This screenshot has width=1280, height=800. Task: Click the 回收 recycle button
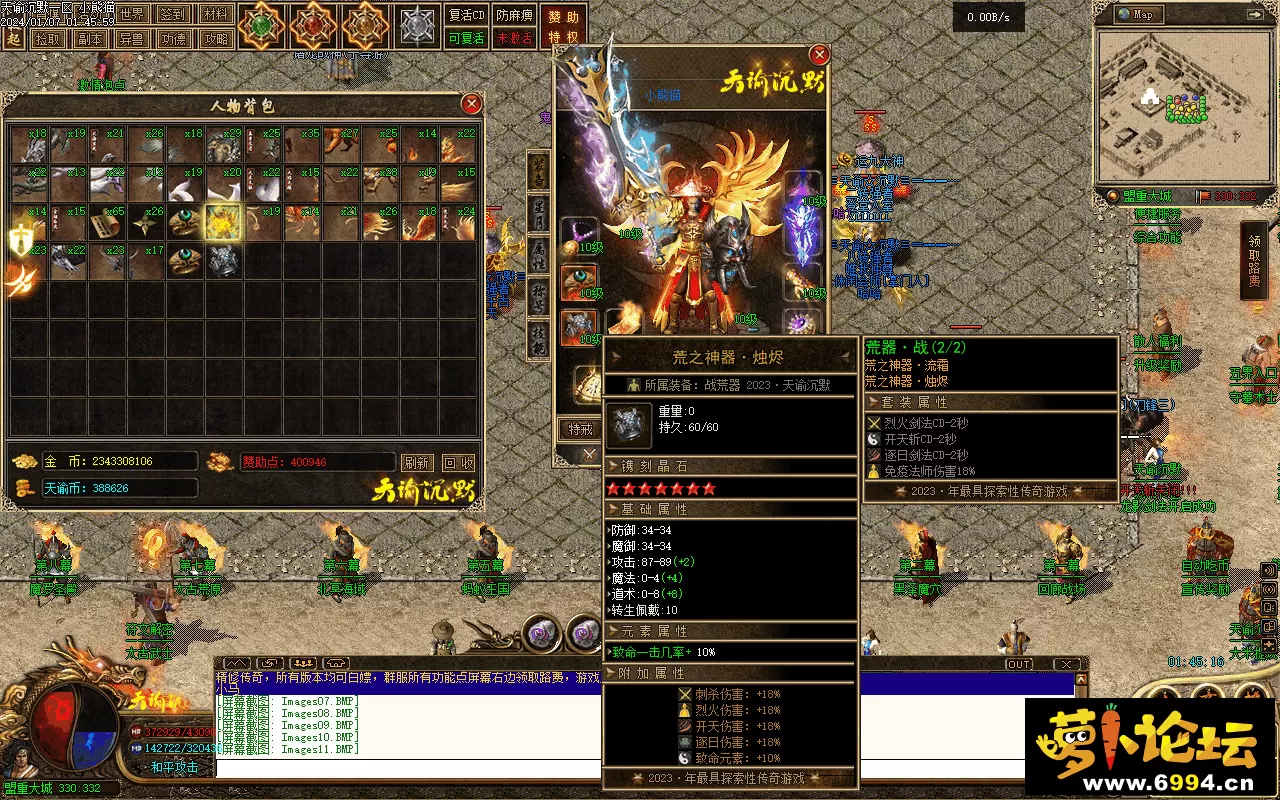(x=458, y=463)
